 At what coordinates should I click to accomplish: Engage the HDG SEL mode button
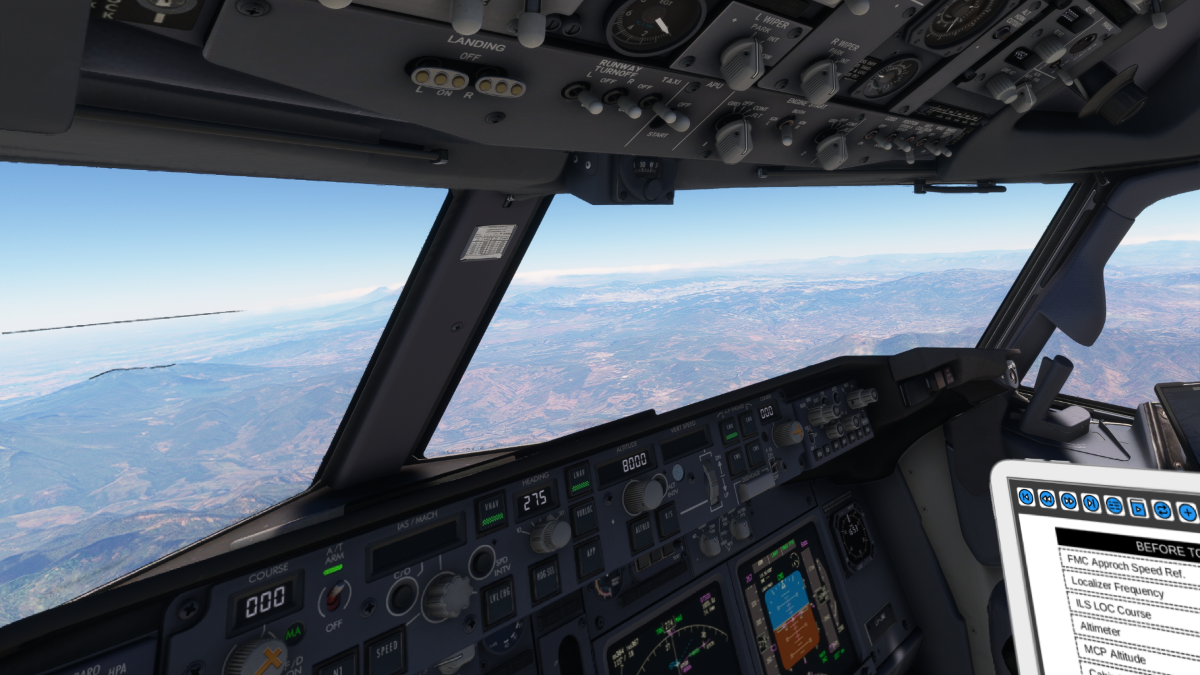[545, 579]
